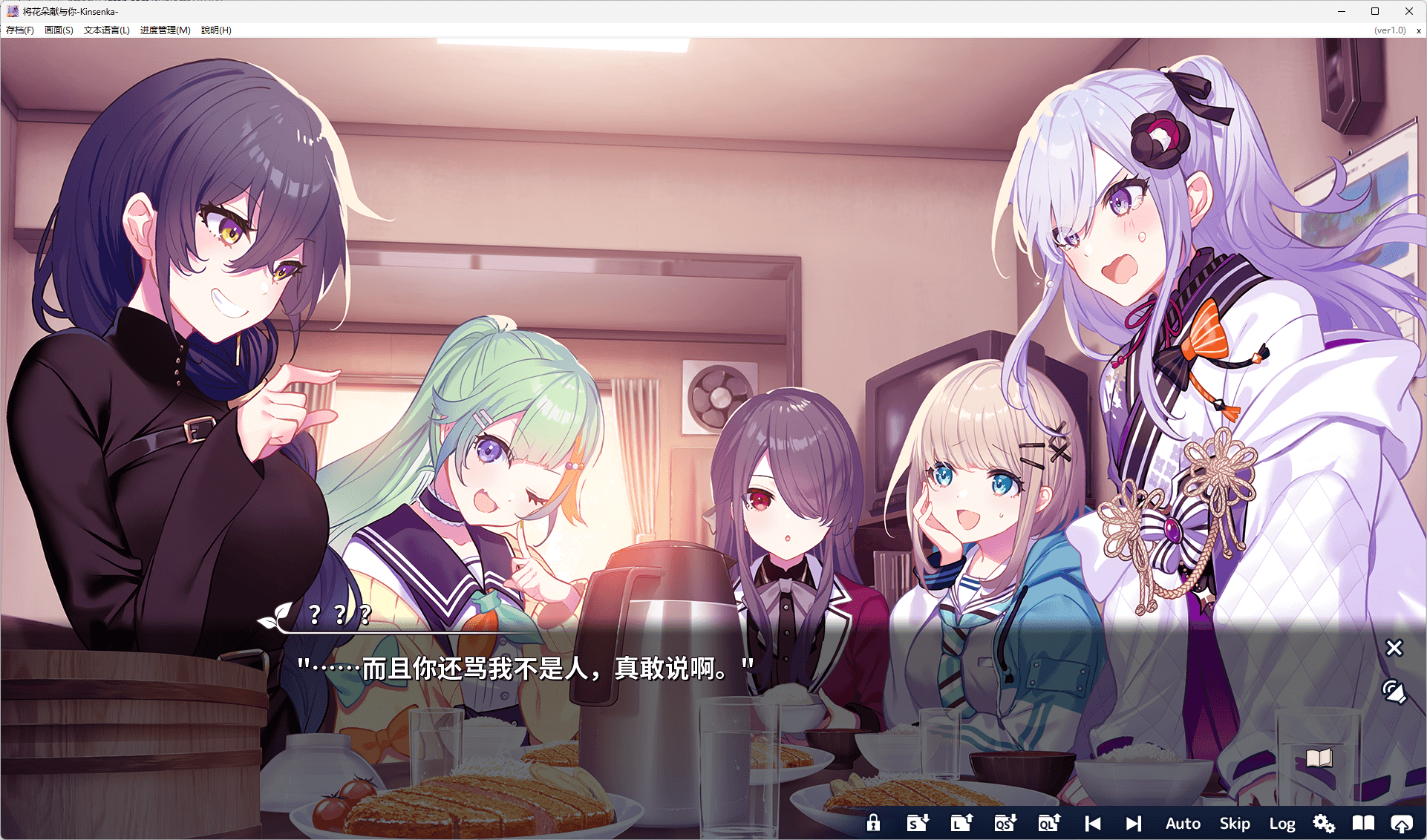Open the 説明(H) help menu

click(215, 30)
